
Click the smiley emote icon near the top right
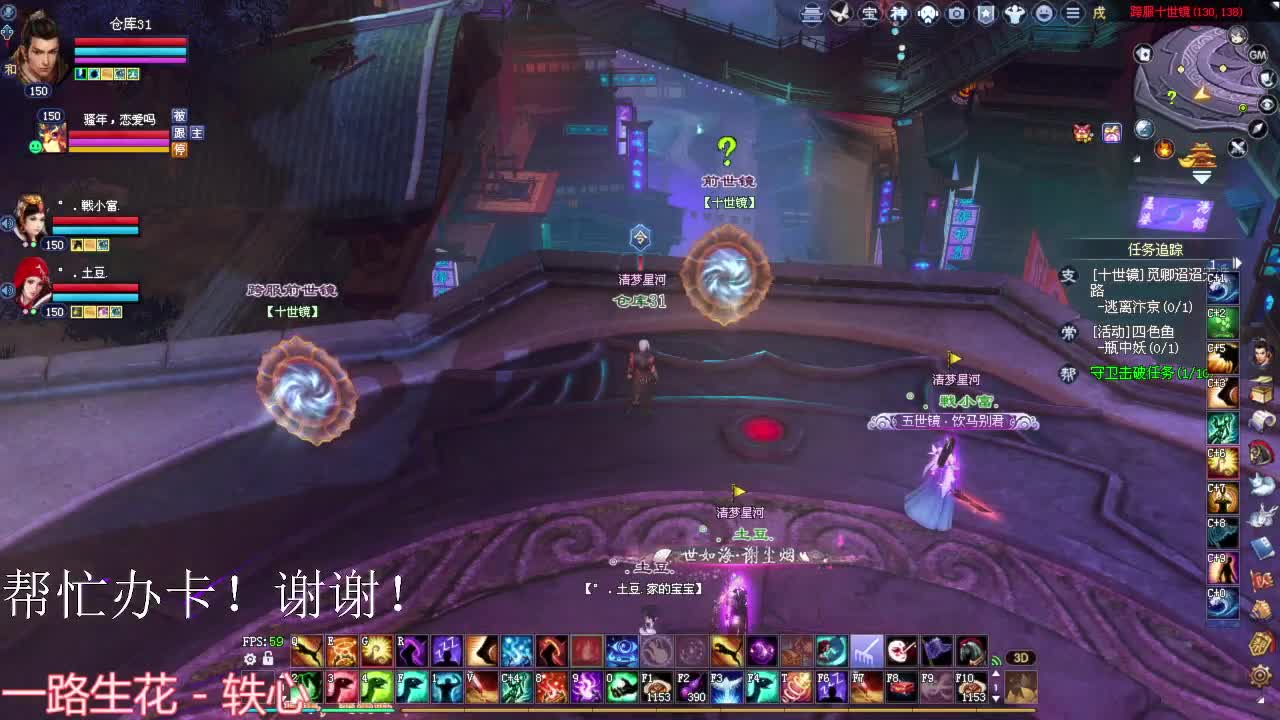(x=1044, y=14)
